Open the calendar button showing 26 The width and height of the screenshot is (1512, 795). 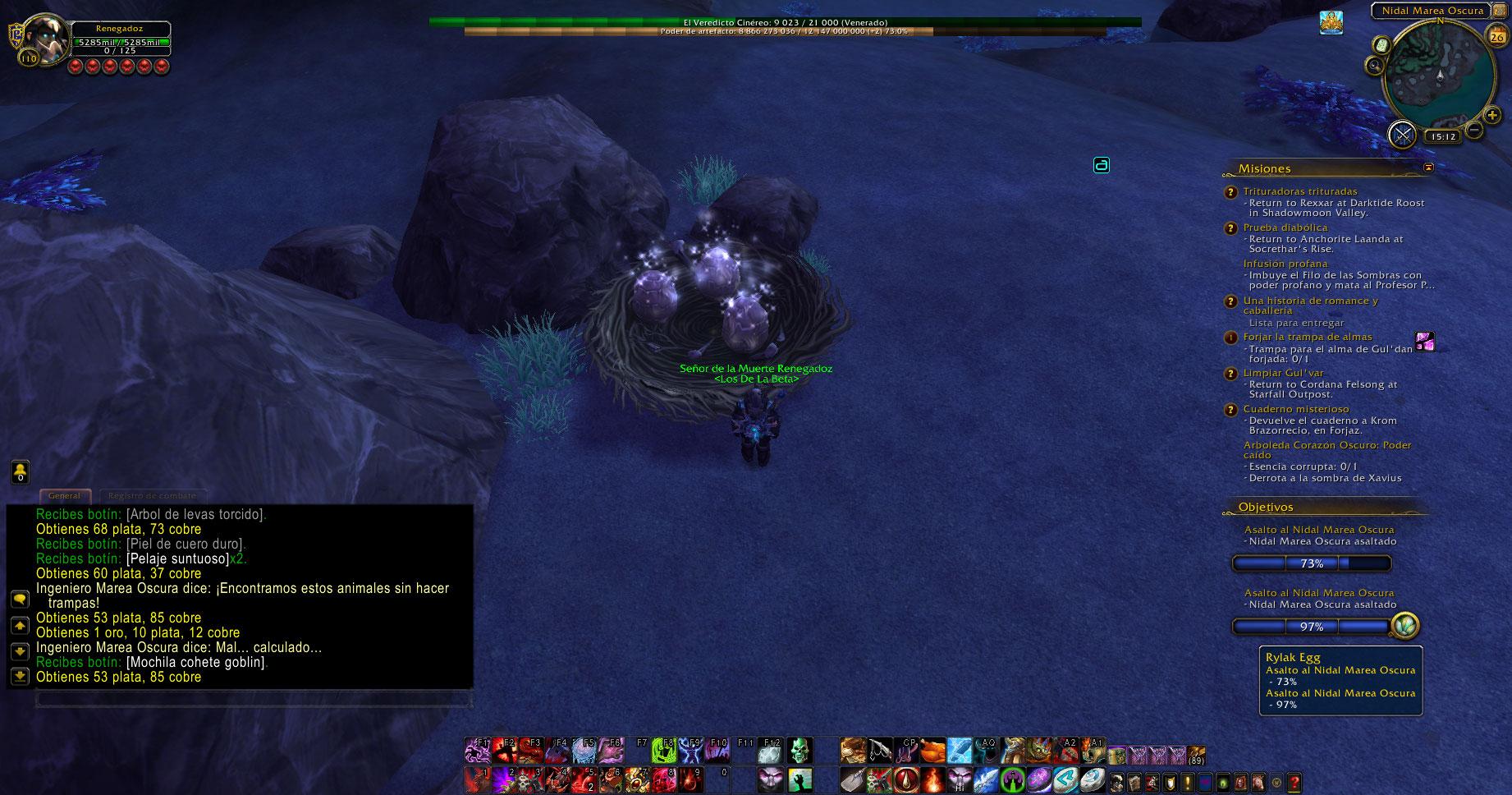1497,35
